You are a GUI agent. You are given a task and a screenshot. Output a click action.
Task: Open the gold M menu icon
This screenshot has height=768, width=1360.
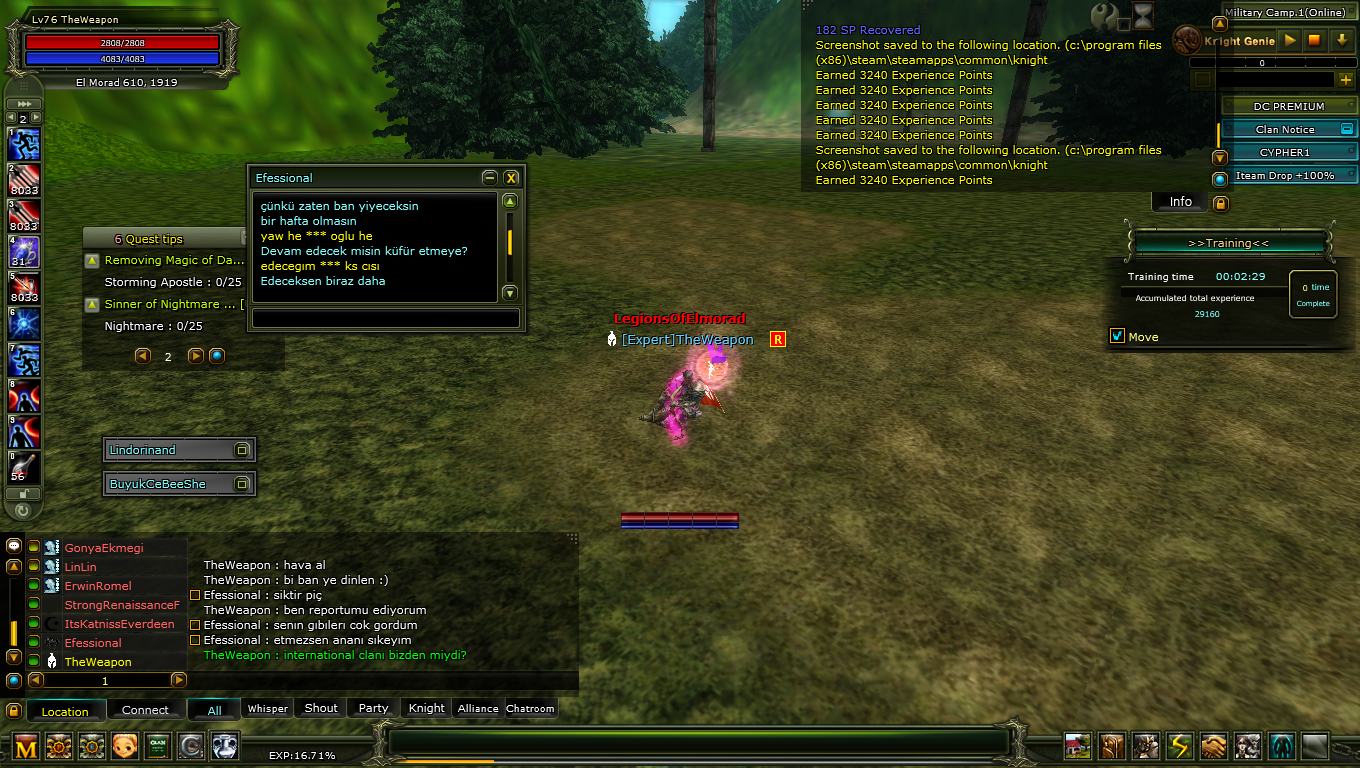(x=26, y=746)
